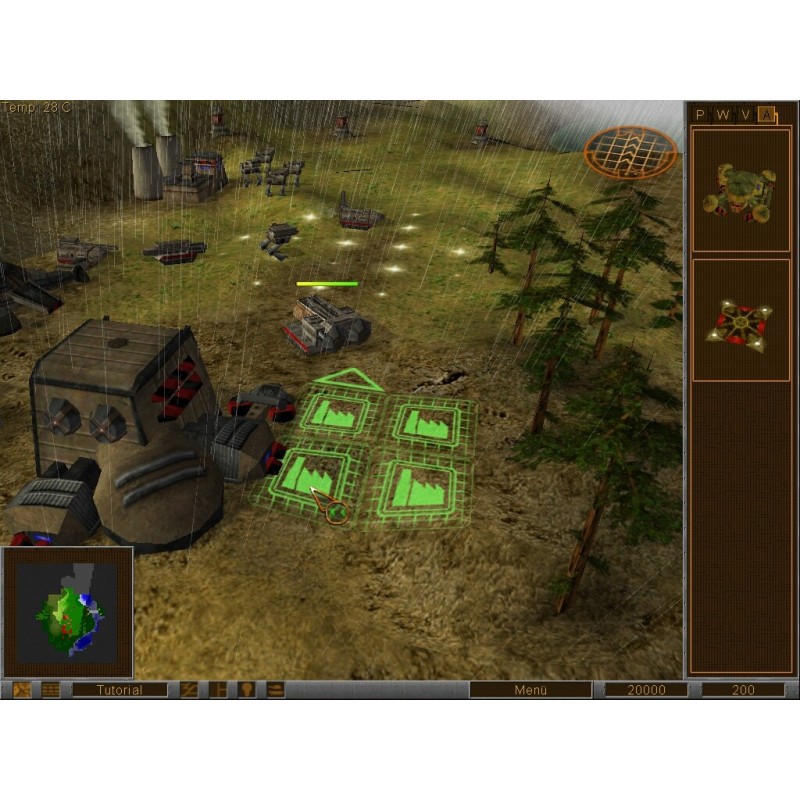Screen dimensions: 800x800
Task: Click the round orange grid compass icon
Action: 631,150
